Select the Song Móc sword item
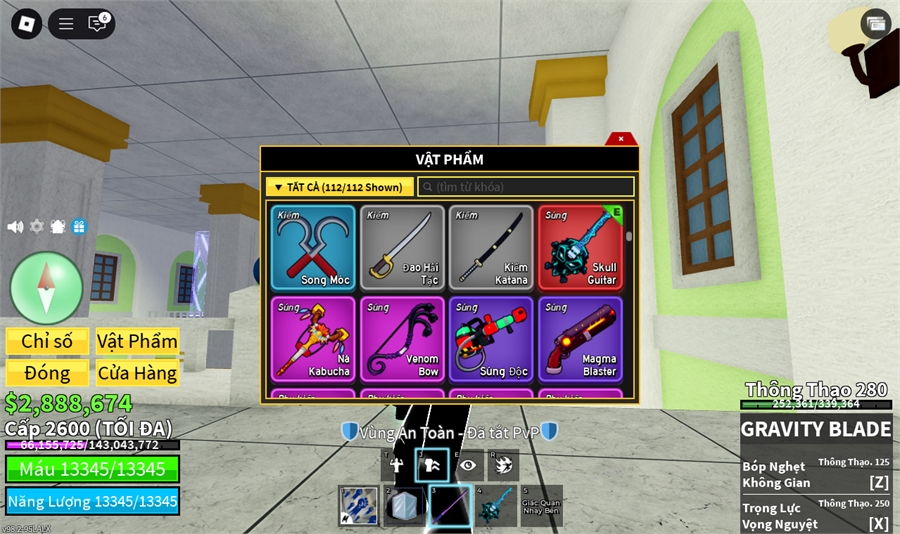 pyautogui.click(x=312, y=248)
